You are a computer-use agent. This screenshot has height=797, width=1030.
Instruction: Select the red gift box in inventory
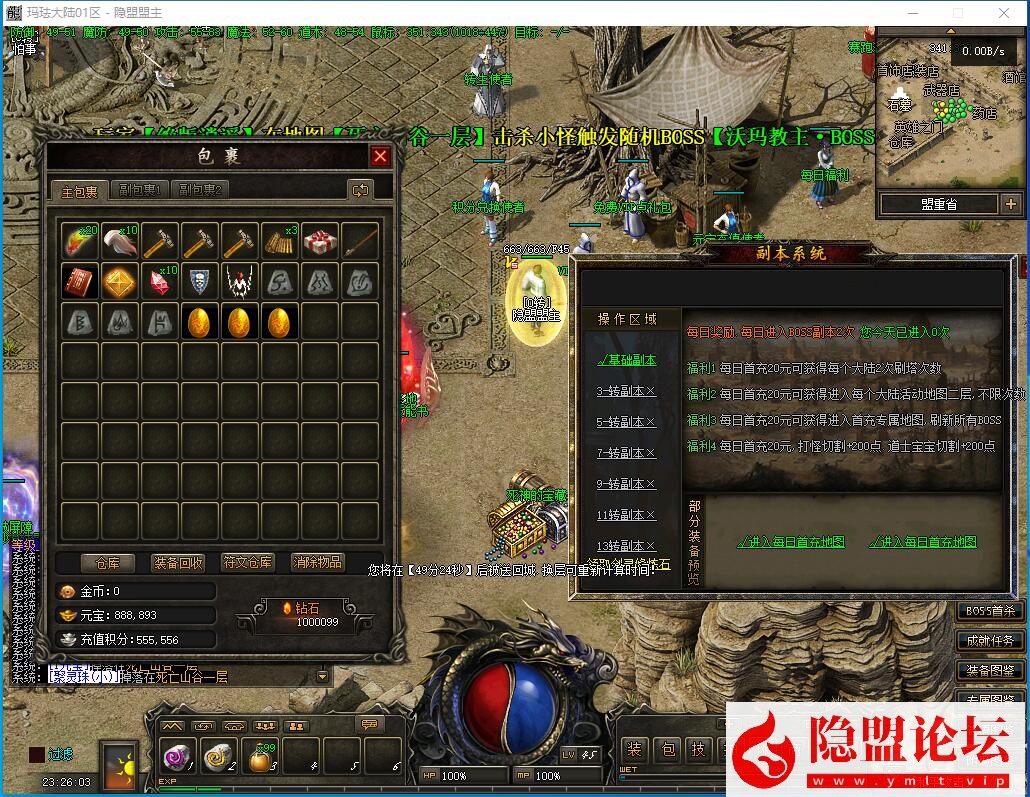tap(320, 241)
